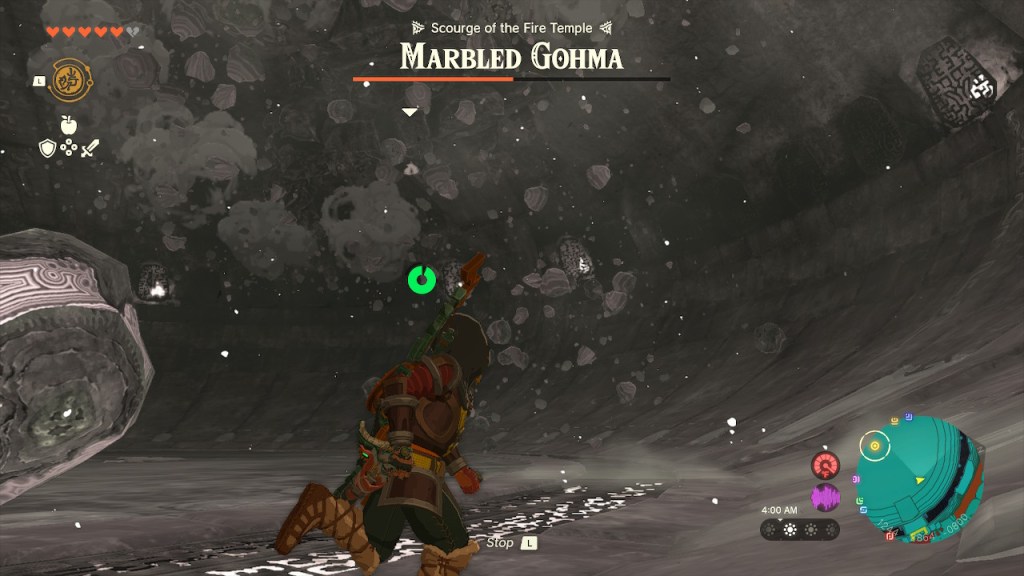The image size is (1024, 576).
Task: Open the weather forecast sun strip
Action: coord(799,529)
